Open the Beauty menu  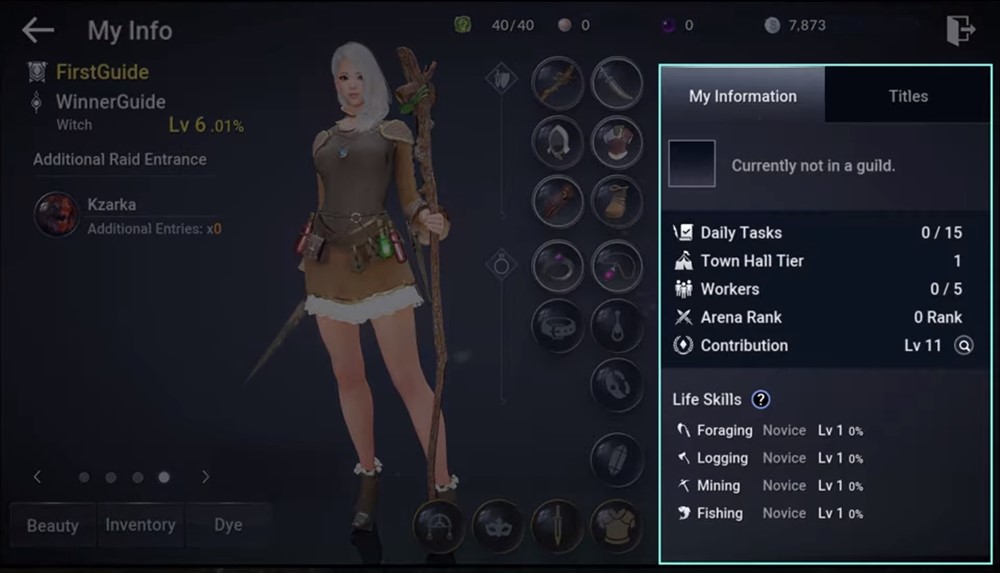(x=53, y=525)
